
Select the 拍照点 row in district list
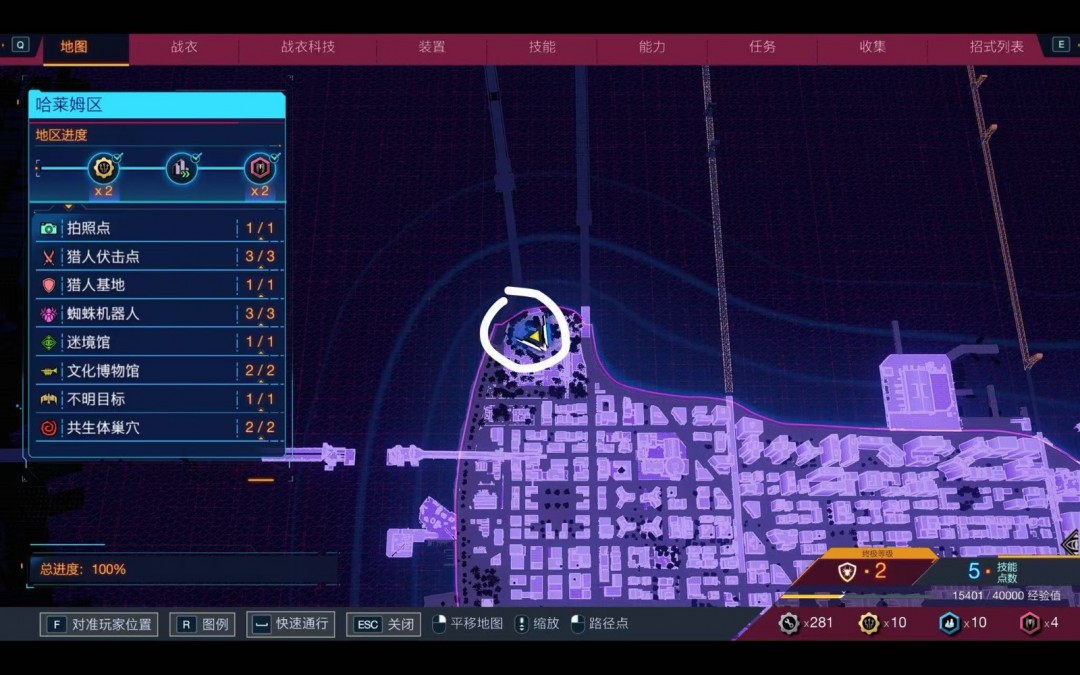tap(158, 228)
